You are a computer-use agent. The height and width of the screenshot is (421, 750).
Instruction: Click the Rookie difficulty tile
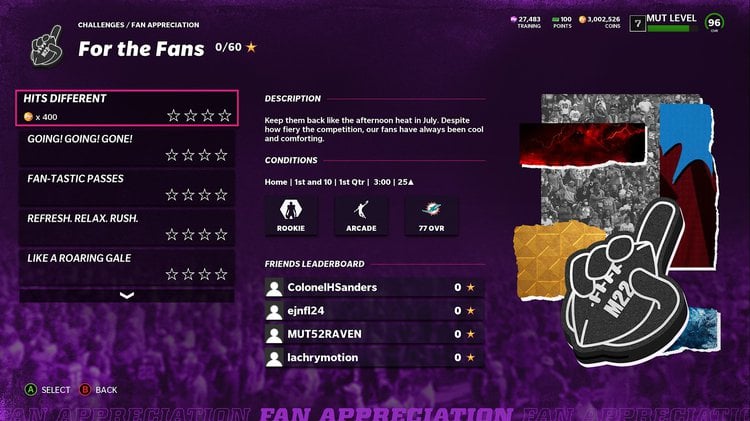pyautogui.click(x=291, y=216)
